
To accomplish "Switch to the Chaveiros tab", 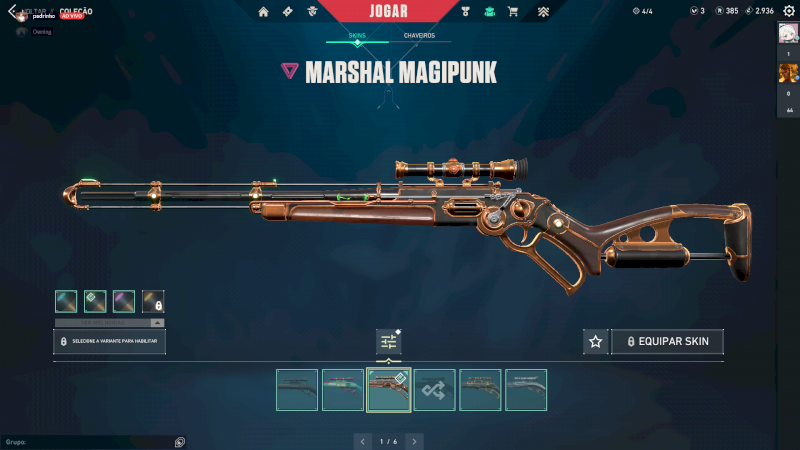I will point(419,36).
